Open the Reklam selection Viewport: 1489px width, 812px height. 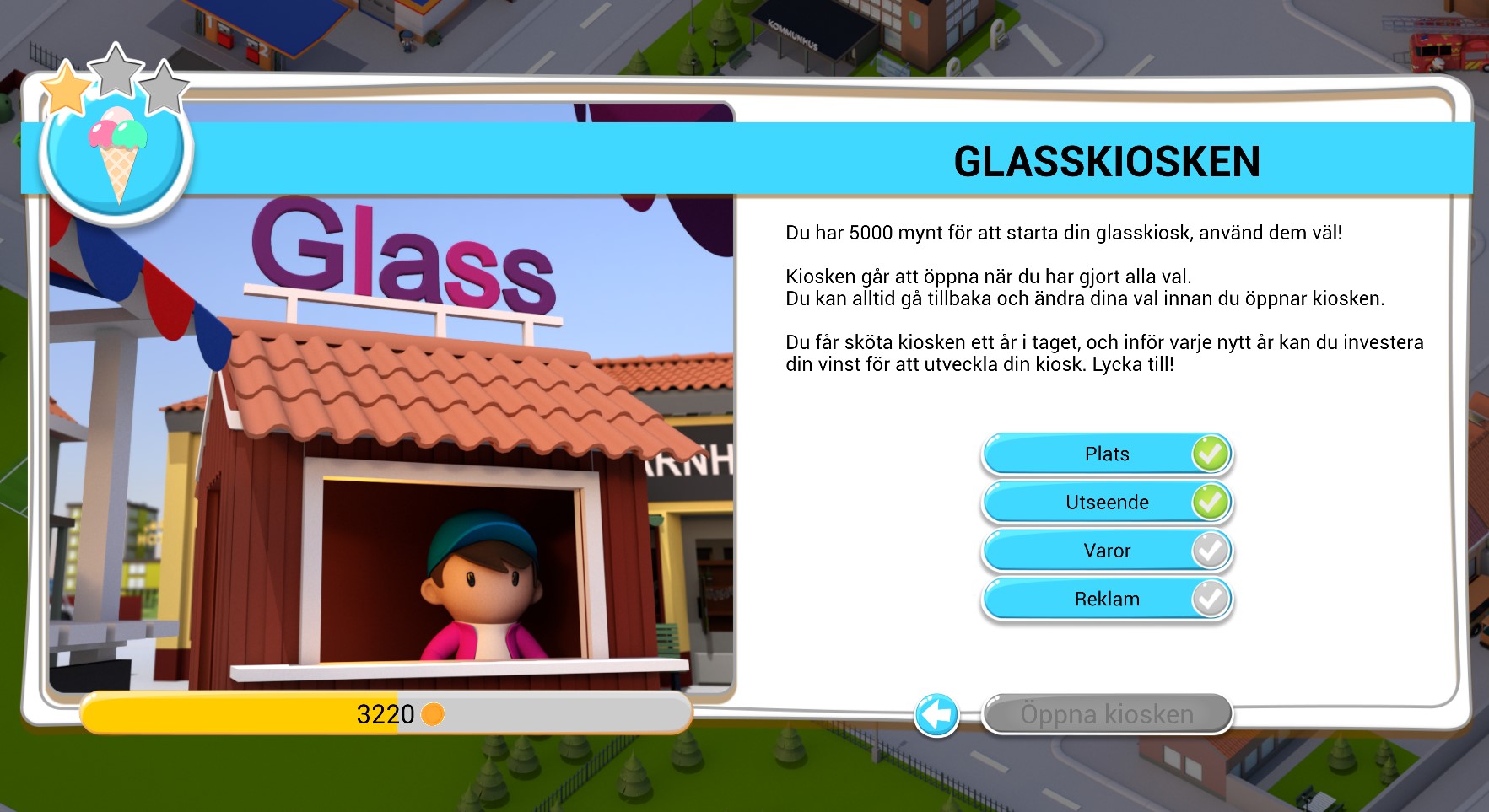1105,599
